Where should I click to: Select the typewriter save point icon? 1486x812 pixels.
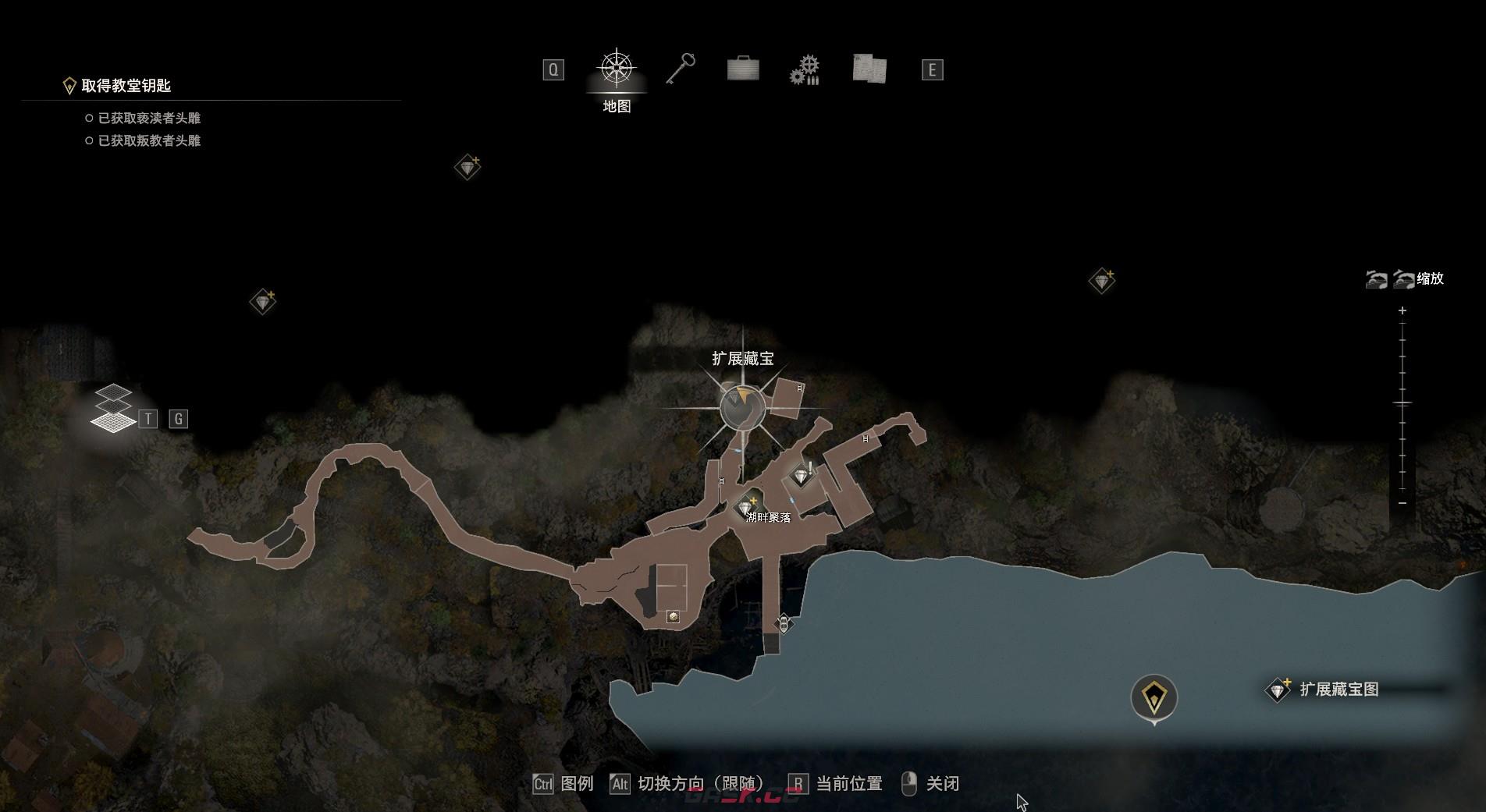click(673, 617)
